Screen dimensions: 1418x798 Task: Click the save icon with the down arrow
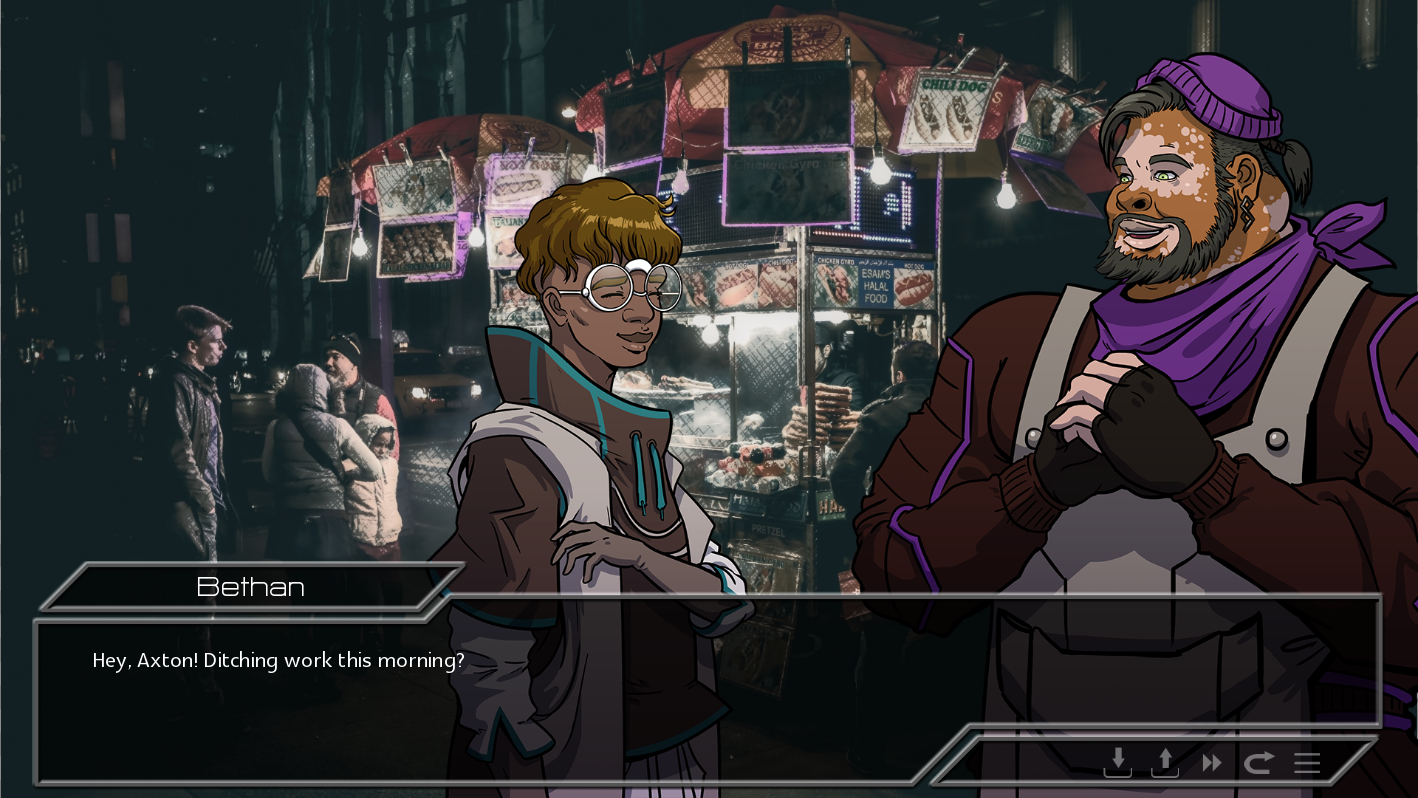(1117, 763)
